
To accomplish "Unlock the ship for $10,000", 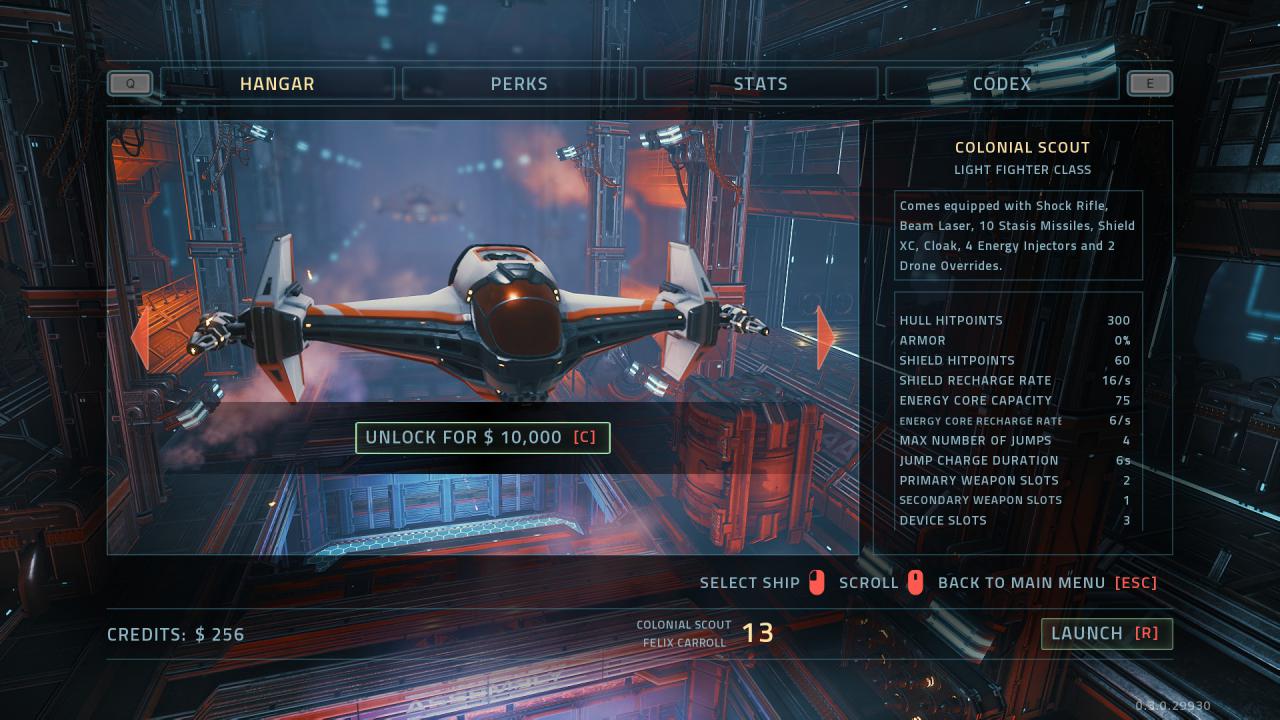I will [x=483, y=438].
